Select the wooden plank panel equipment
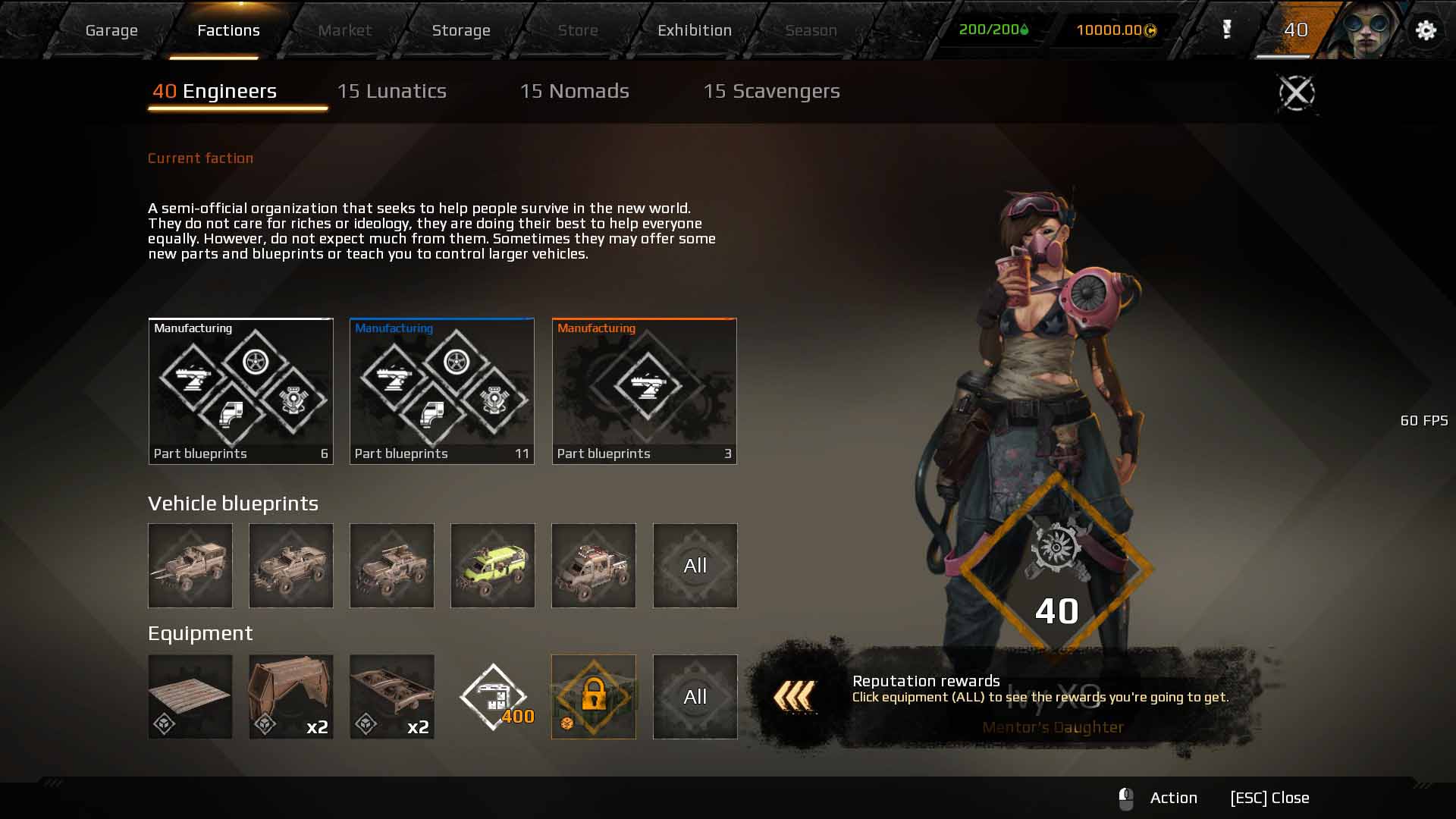1456x819 pixels. point(190,697)
